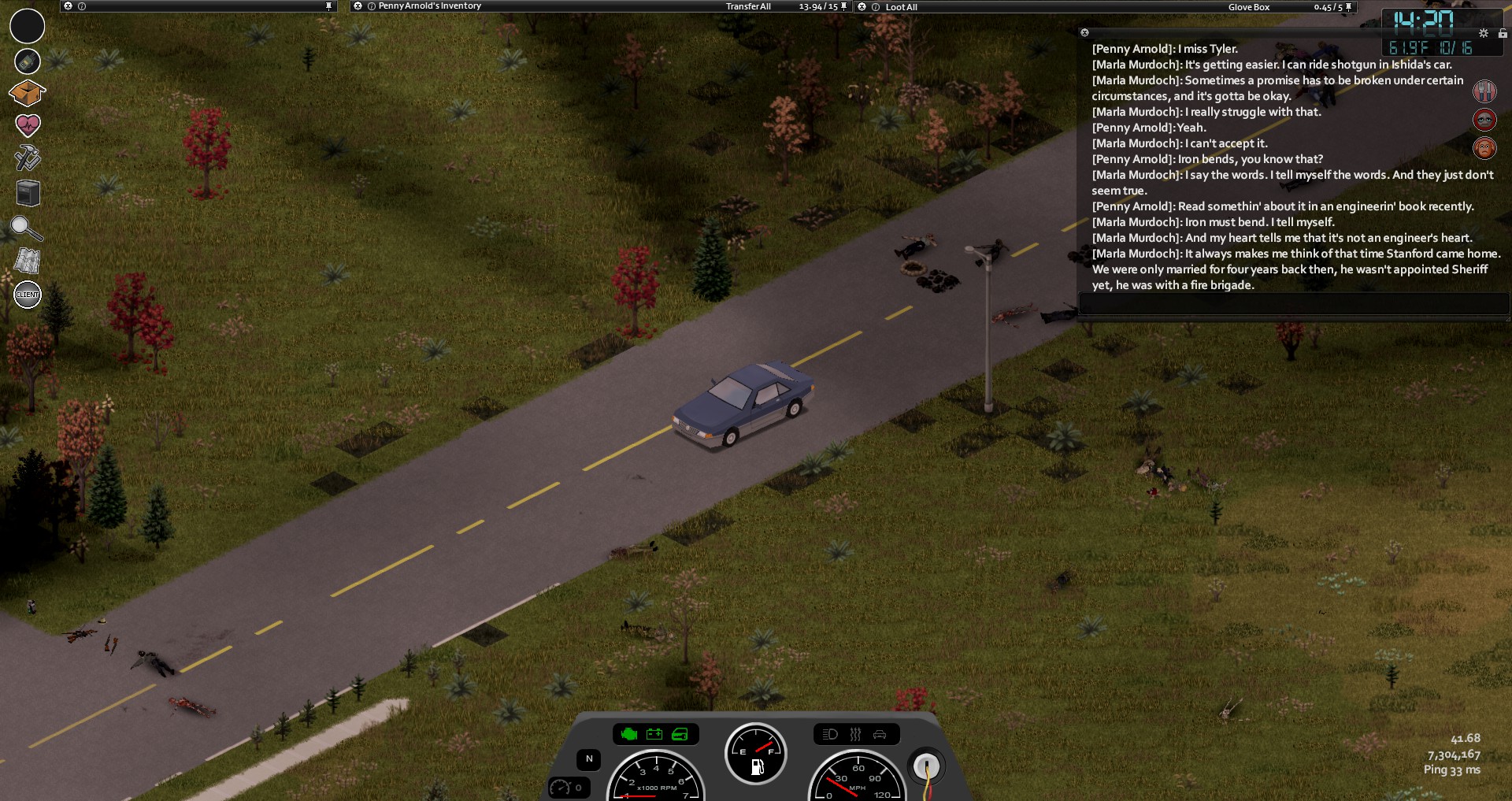1512x801 pixels.
Task: Click Transfer All in Penny Arnold's inventory
Action: click(748, 6)
